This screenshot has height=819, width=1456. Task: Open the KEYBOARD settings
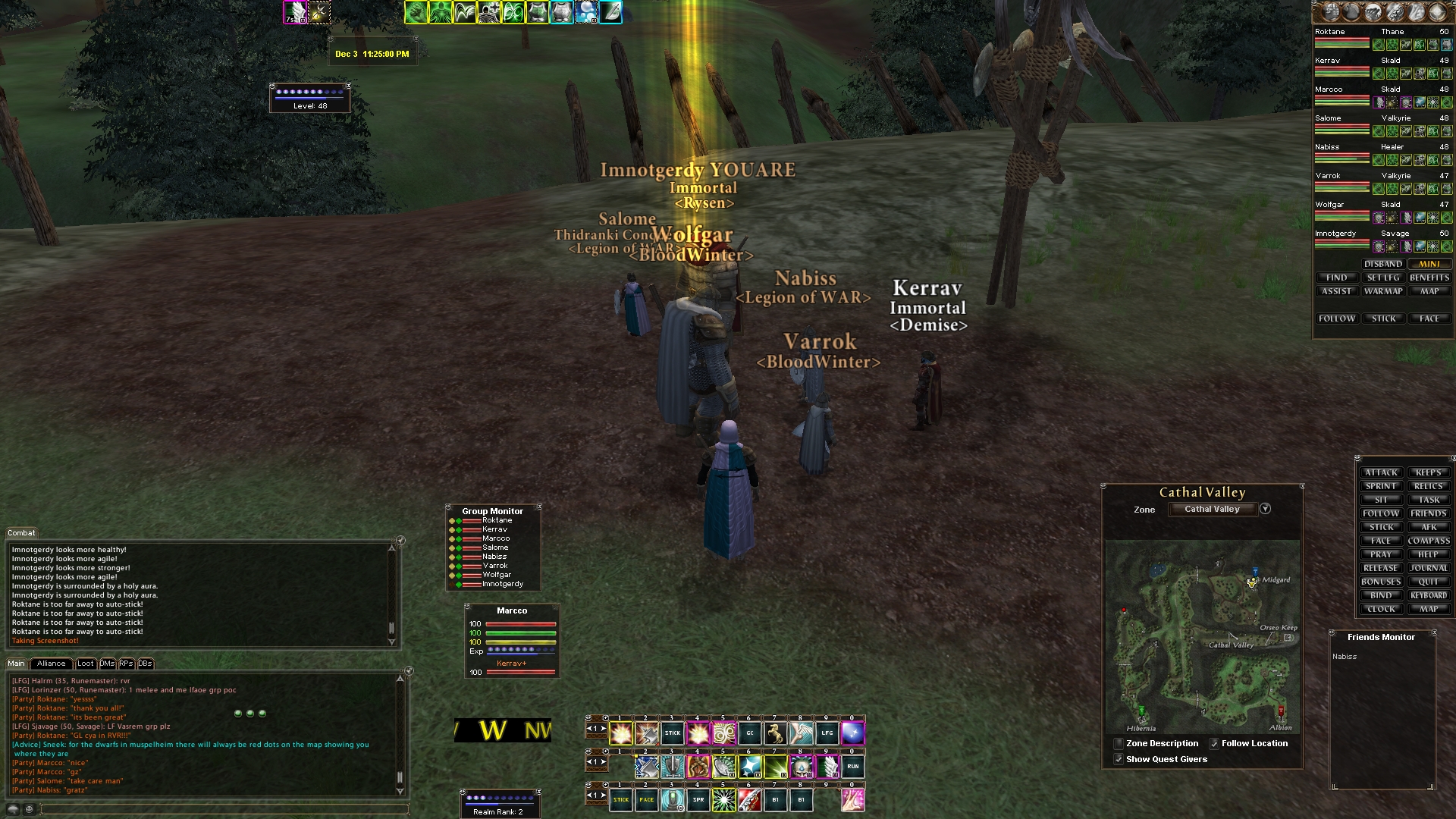[x=1429, y=595]
